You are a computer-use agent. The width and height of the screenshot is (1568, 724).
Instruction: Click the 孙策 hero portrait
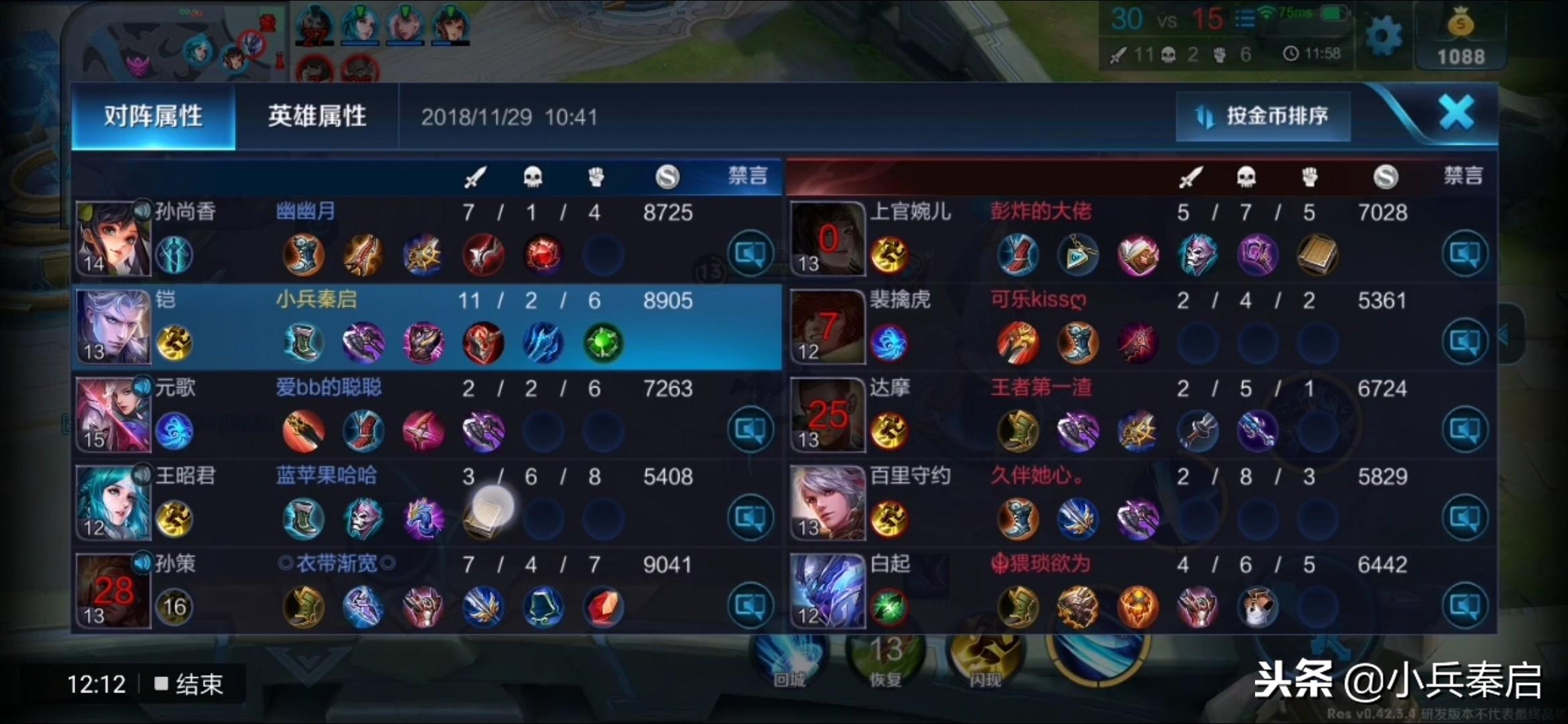(x=113, y=591)
